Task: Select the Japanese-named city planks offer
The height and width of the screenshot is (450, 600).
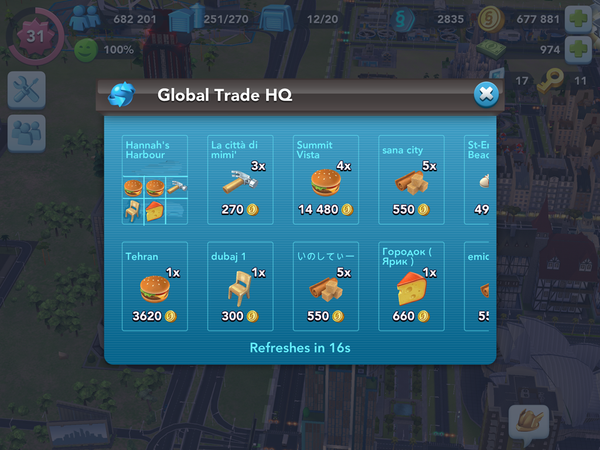Action: click(325, 285)
